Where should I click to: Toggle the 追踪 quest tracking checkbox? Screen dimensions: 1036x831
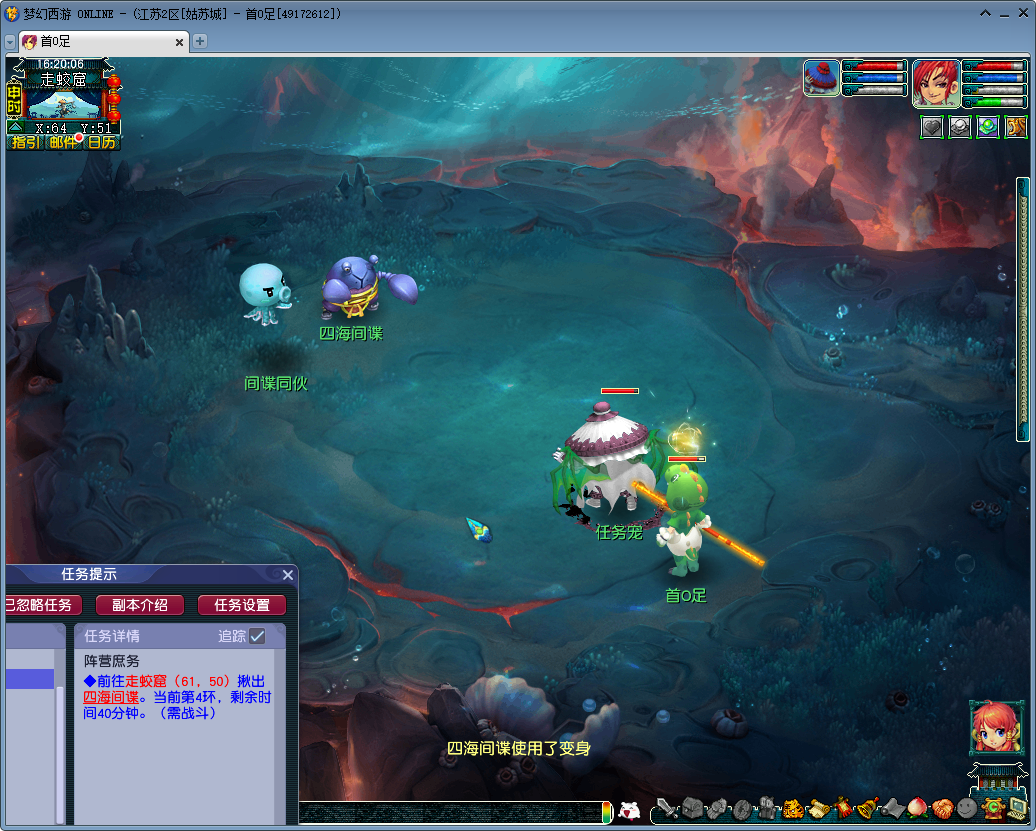[257, 636]
